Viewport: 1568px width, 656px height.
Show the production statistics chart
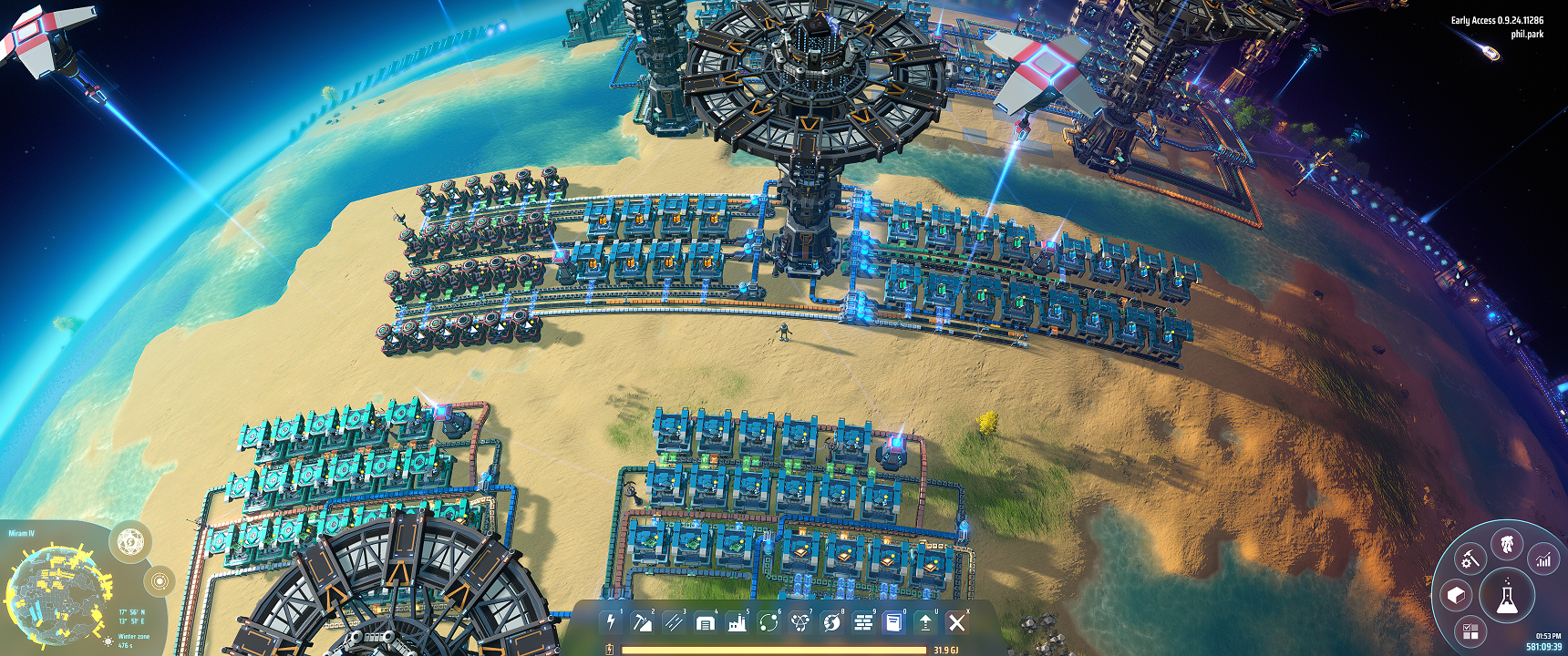coord(1543,559)
